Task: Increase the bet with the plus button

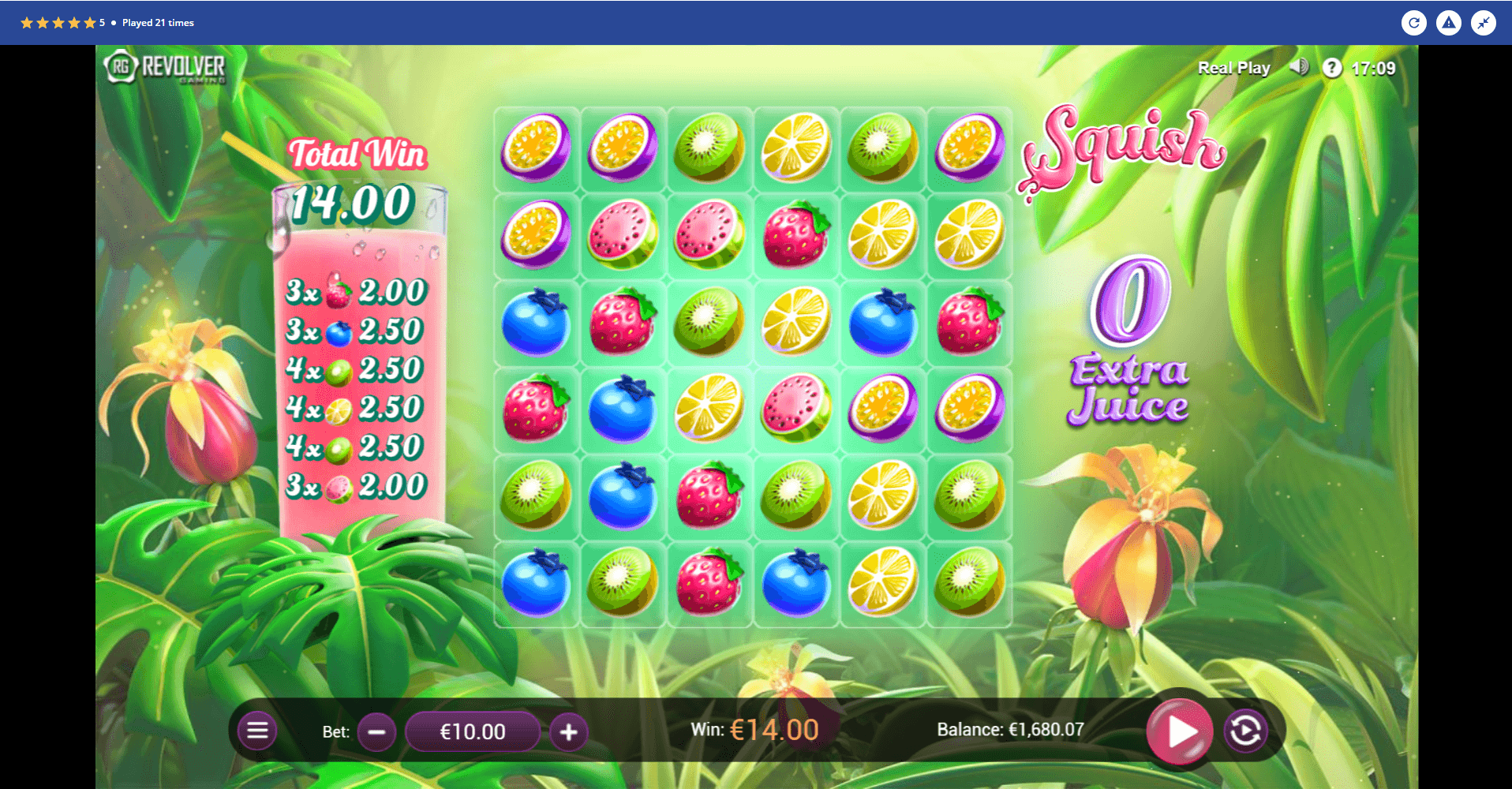Action: tap(568, 732)
